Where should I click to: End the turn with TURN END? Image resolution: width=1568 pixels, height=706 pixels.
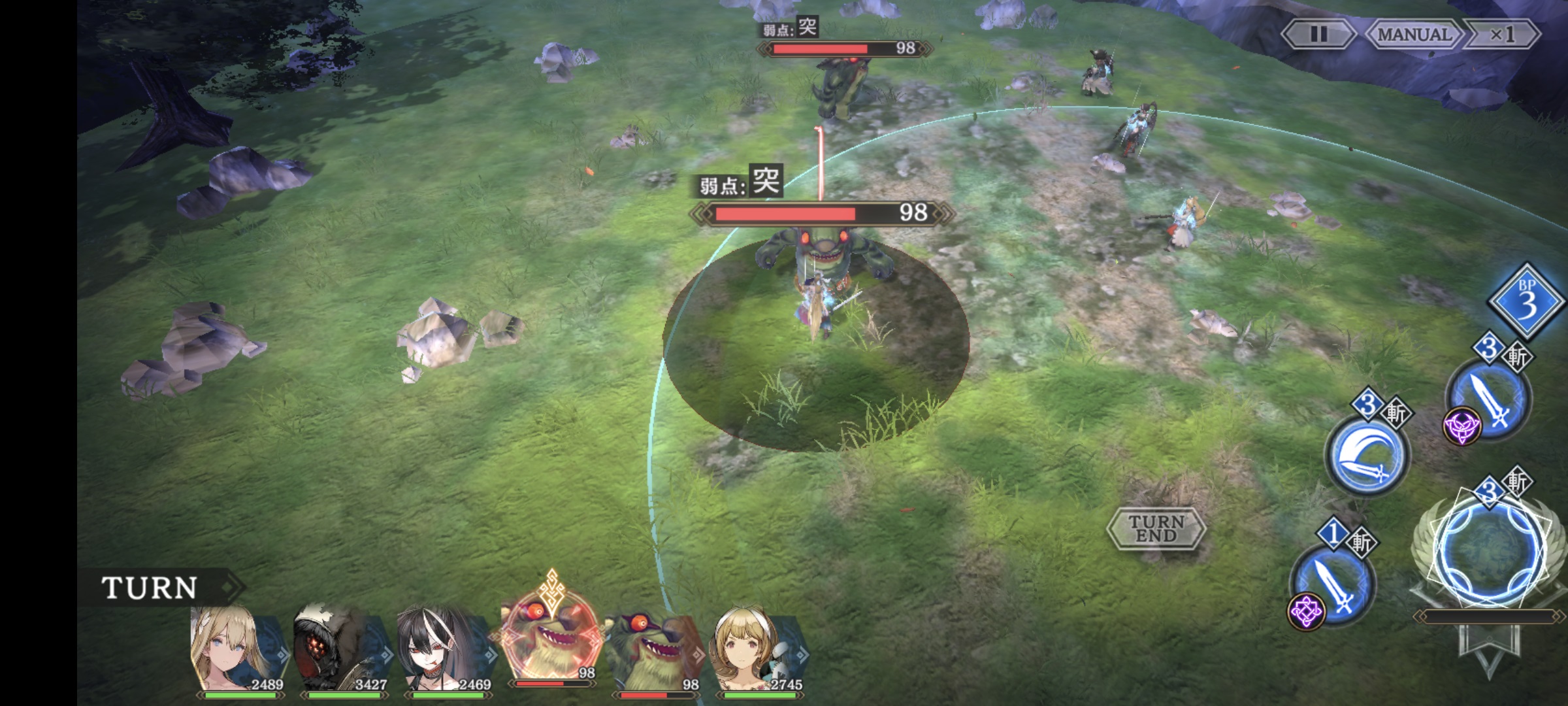1156,528
